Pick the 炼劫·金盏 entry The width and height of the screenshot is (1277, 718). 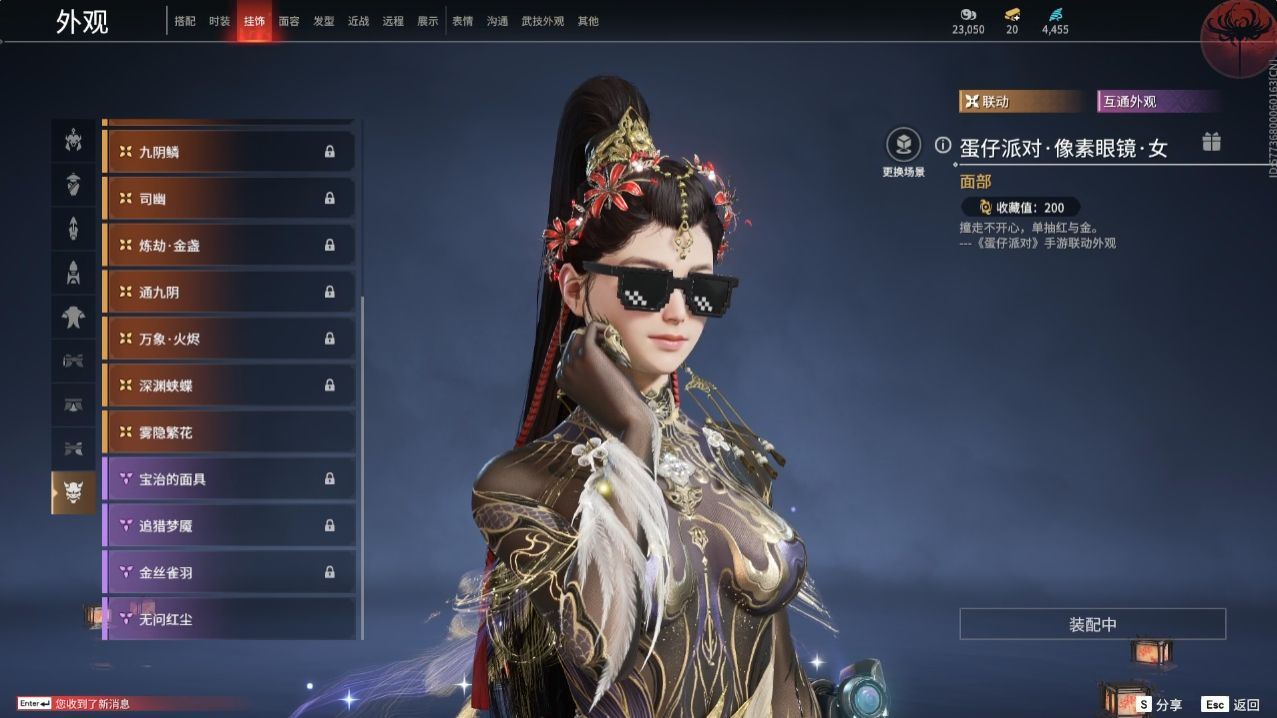coord(229,245)
